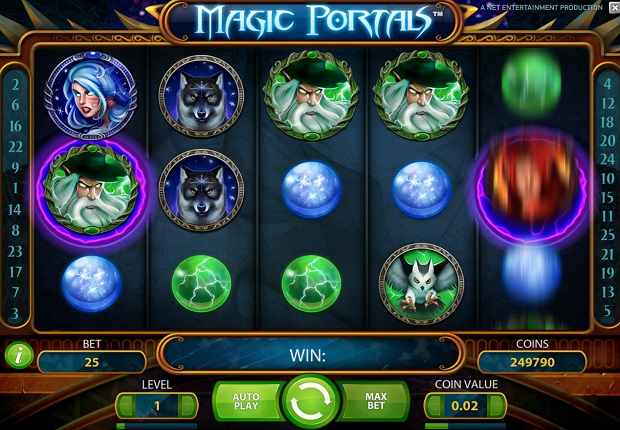Image resolution: width=620 pixels, height=430 pixels.
Task: Increase the bet Level
Action: click(187, 405)
